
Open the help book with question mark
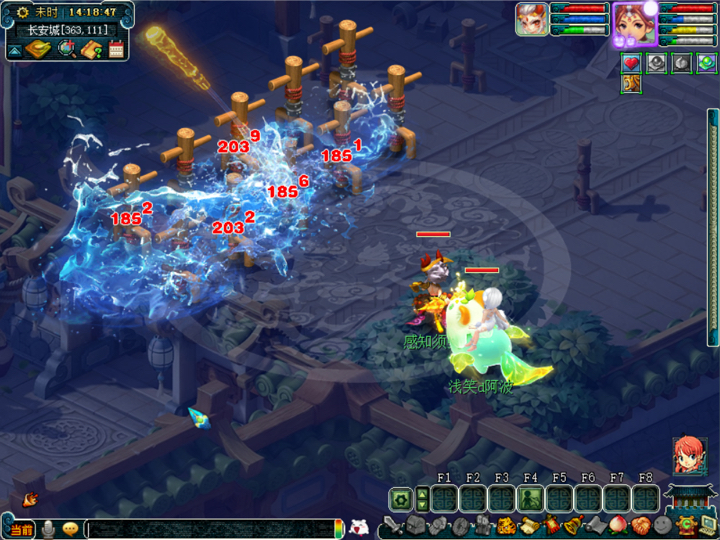pyautogui.click(x=92, y=49)
